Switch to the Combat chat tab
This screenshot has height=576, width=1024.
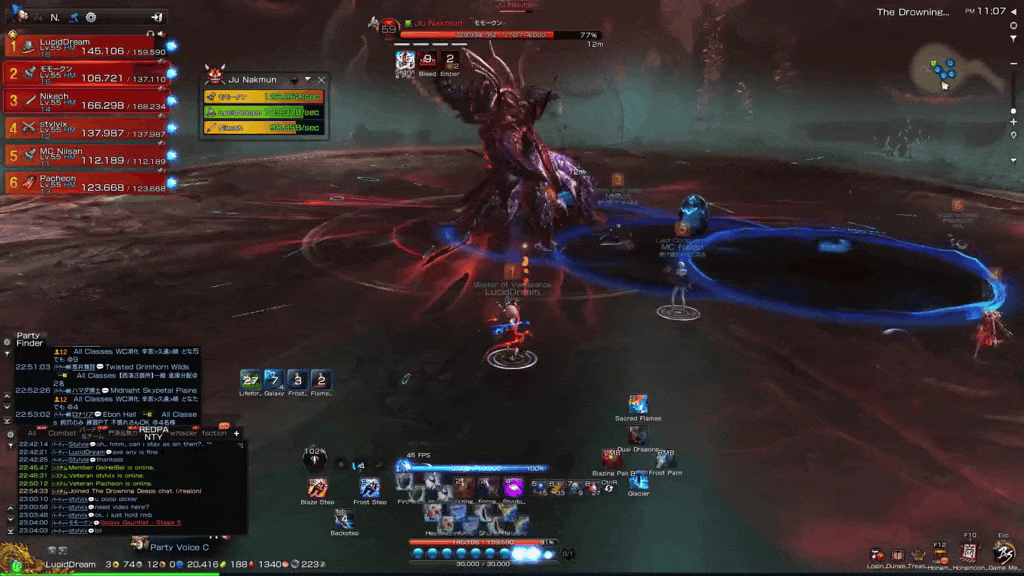point(64,433)
